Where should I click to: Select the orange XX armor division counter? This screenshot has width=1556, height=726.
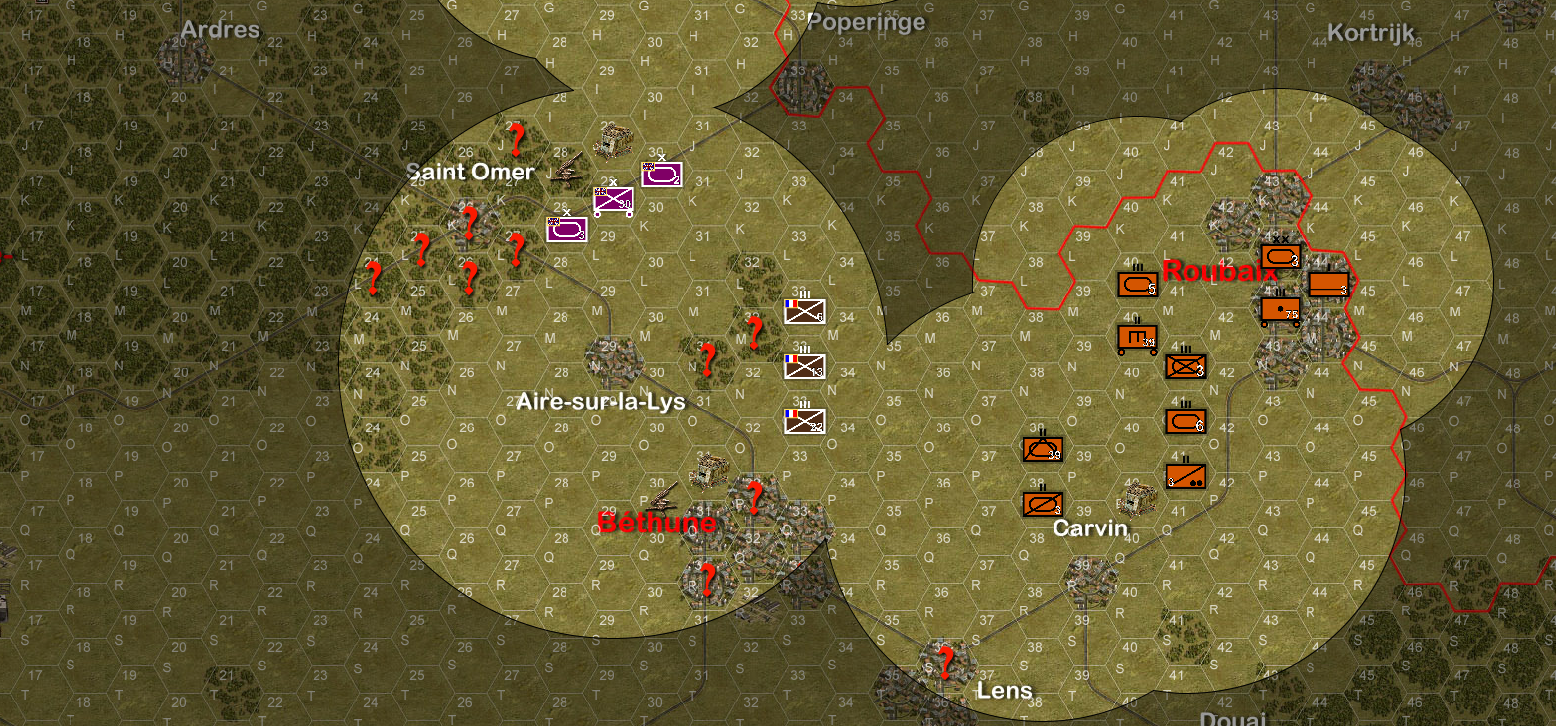tap(1280, 256)
